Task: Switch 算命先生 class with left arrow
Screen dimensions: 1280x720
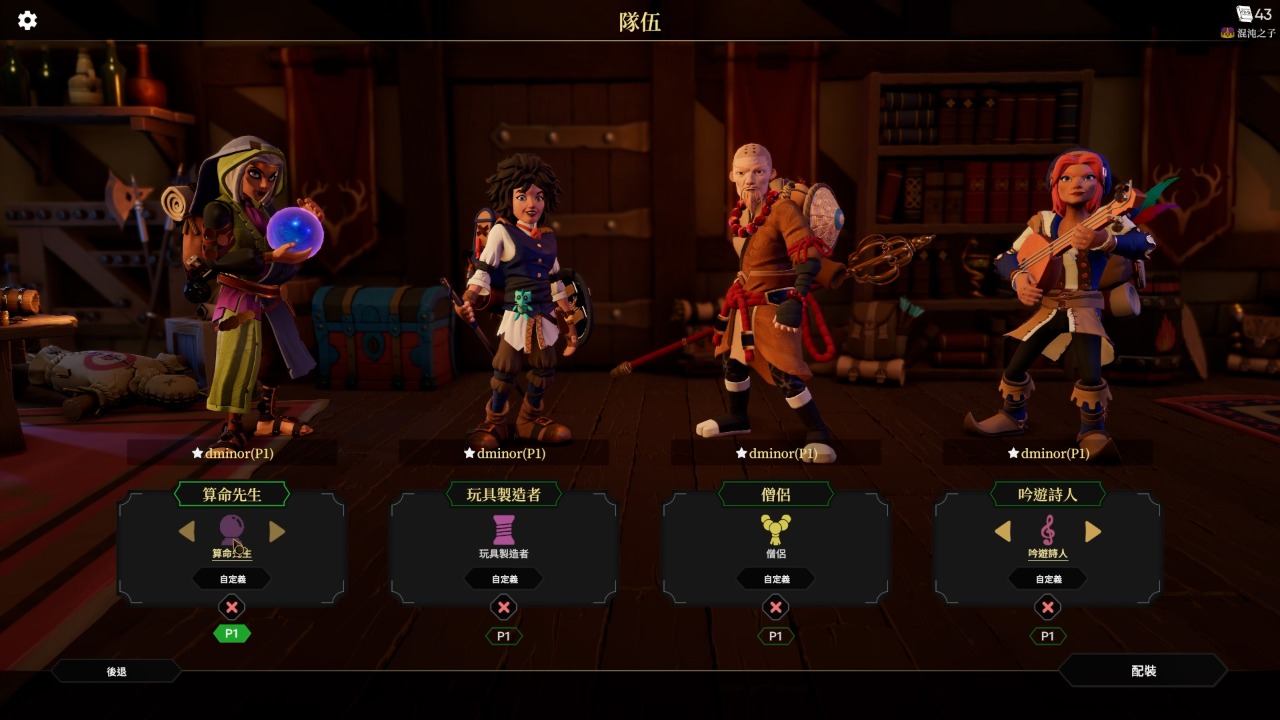Action: (x=187, y=532)
